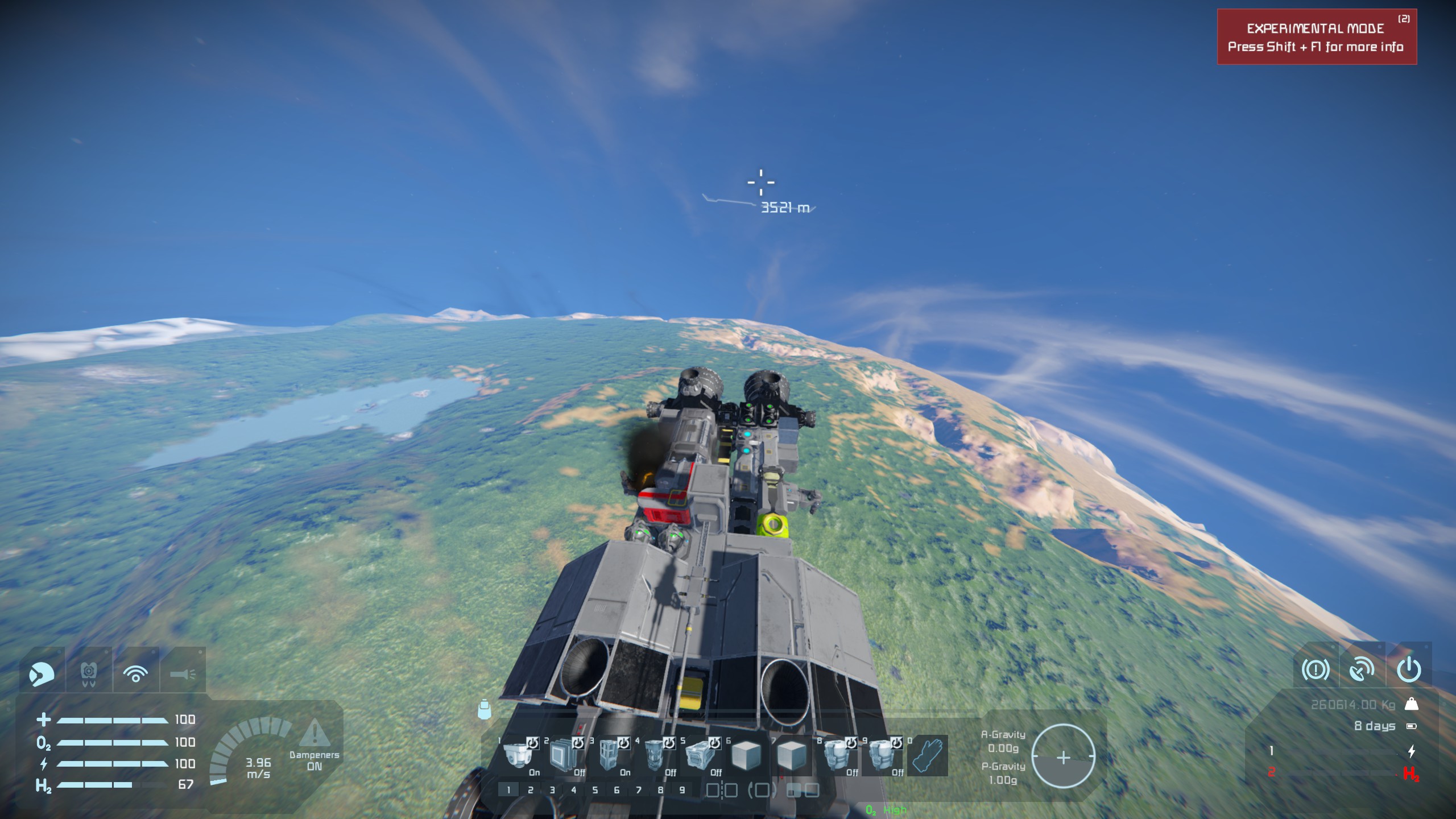Click the parking brake icon
This screenshot has width=1456, height=819.
[1316, 669]
